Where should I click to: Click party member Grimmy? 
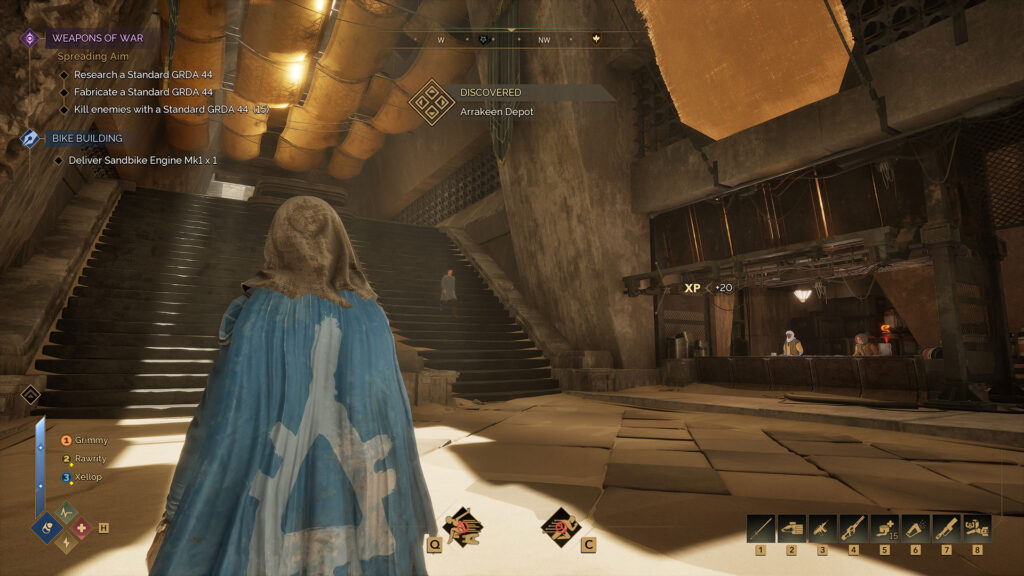pyautogui.click(x=90, y=440)
